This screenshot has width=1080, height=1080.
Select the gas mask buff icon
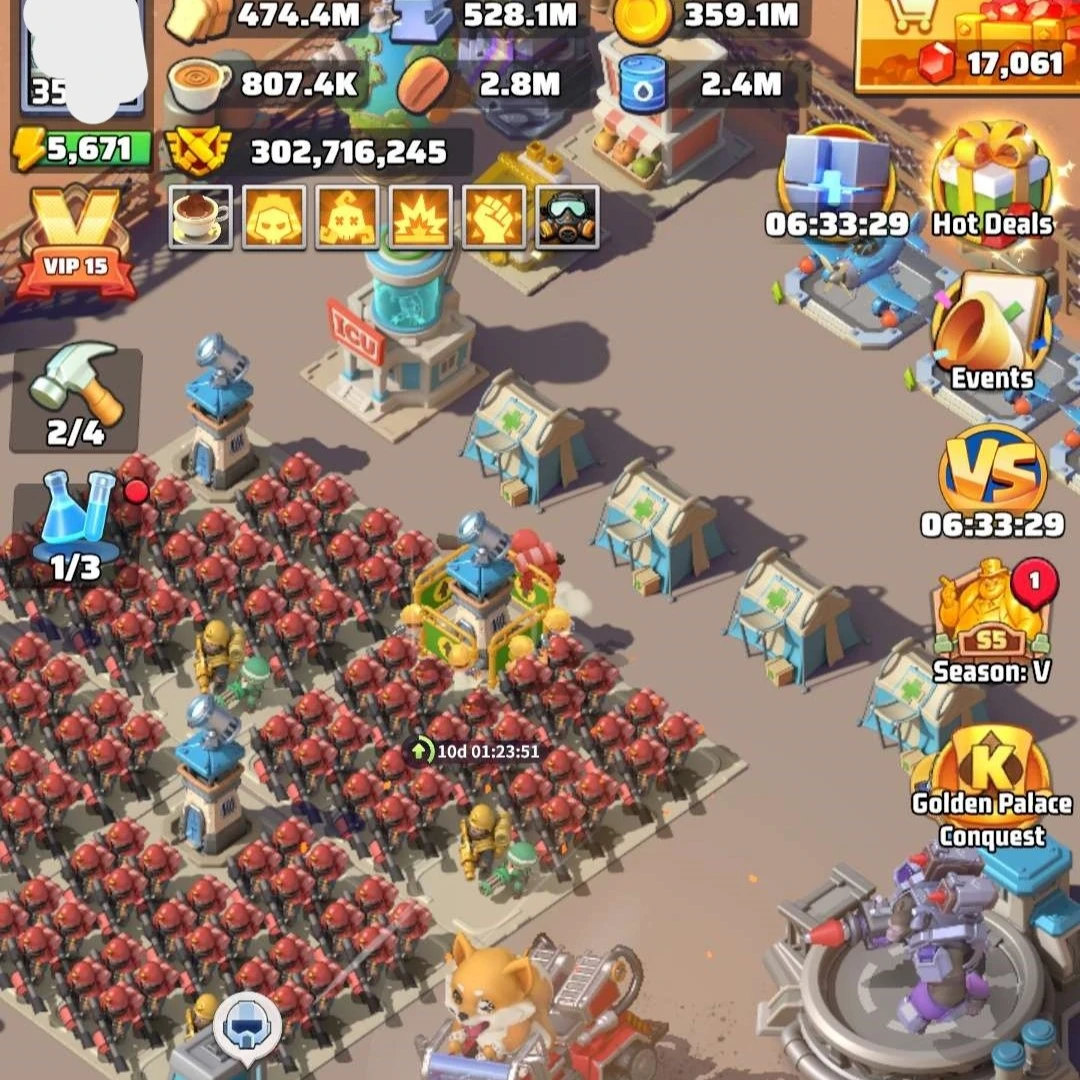tap(568, 216)
